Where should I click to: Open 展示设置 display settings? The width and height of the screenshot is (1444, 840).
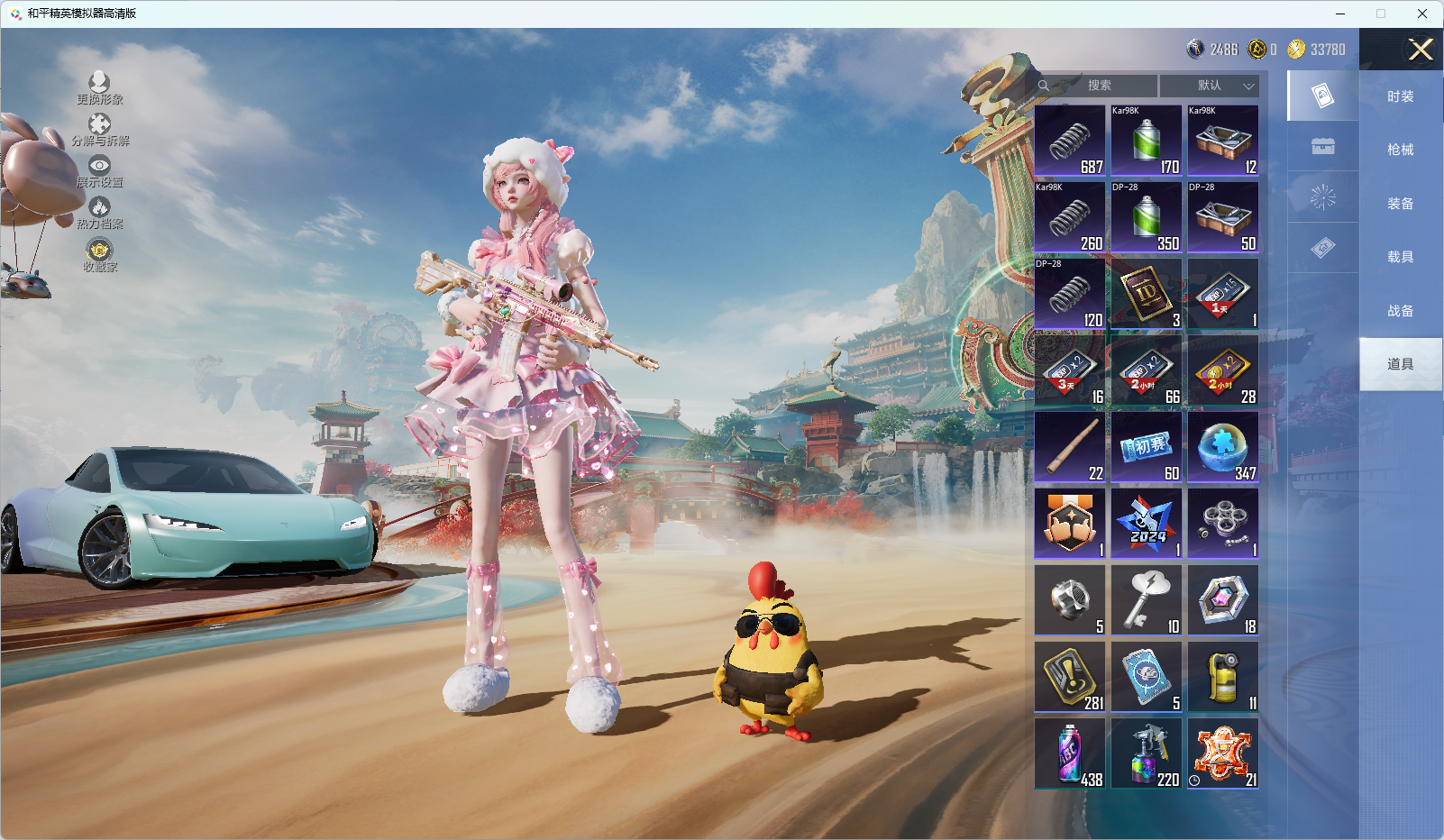click(x=99, y=171)
